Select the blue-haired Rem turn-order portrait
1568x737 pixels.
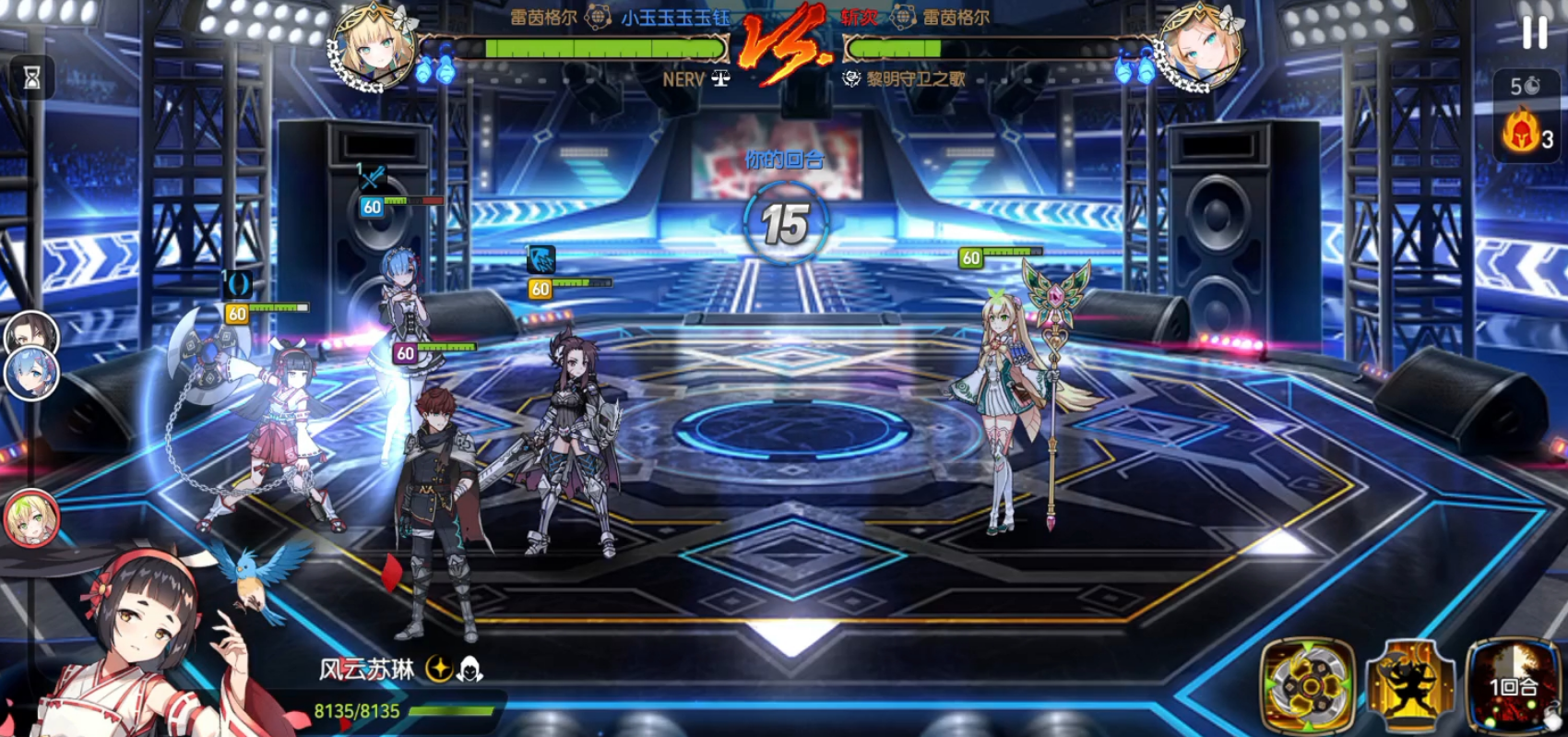[x=32, y=374]
